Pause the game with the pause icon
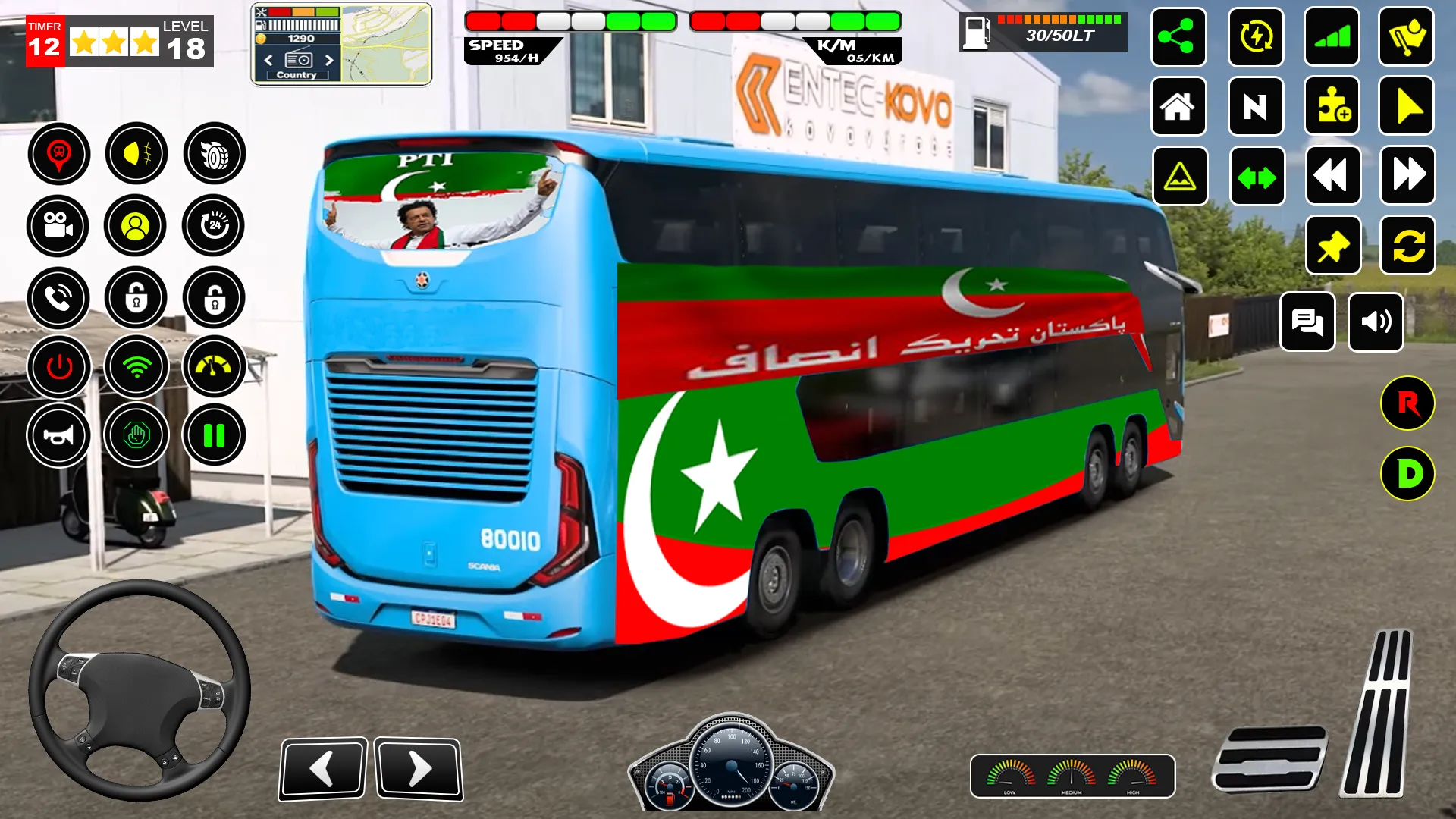 pyautogui.click(x=213, y=435)
